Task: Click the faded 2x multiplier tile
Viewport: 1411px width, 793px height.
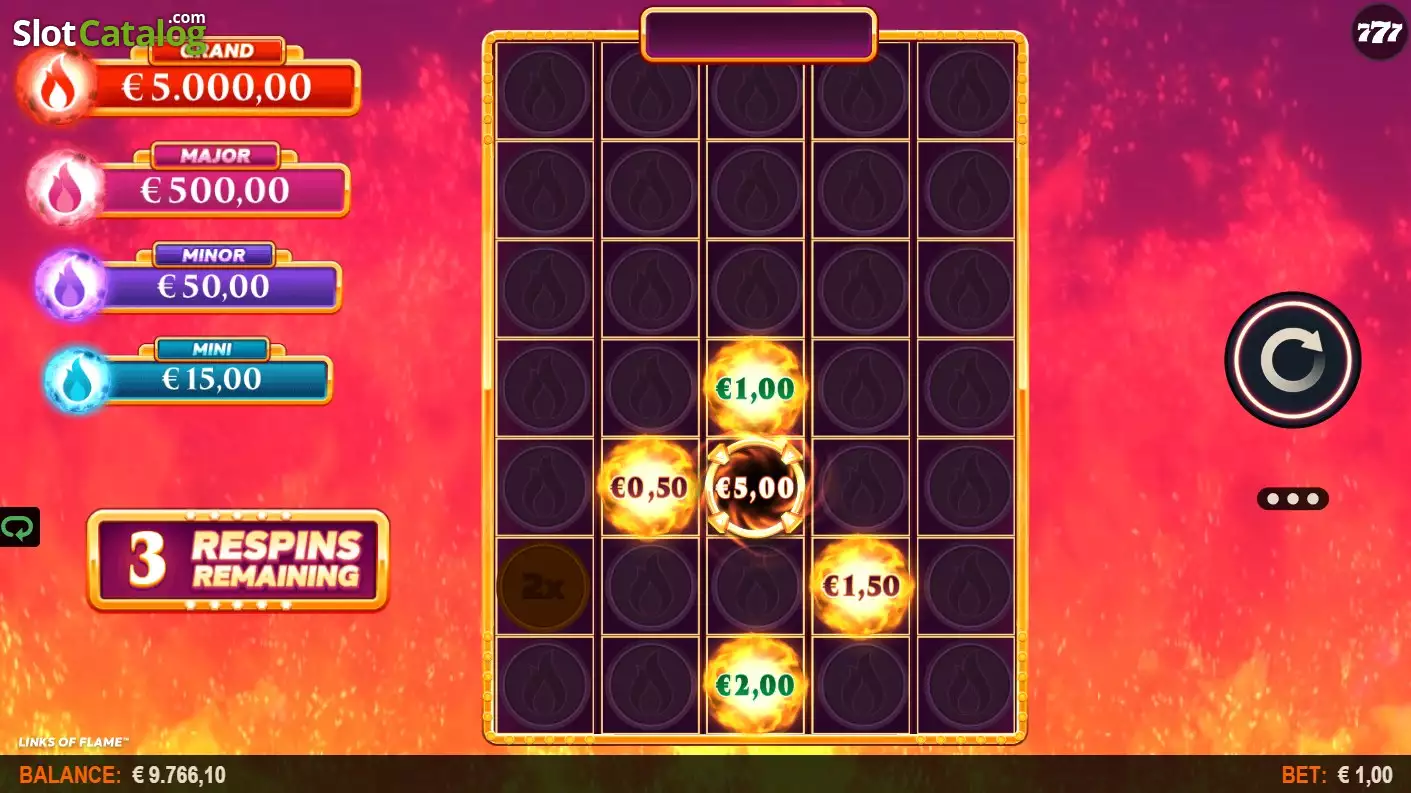Action: coord(543,587)
